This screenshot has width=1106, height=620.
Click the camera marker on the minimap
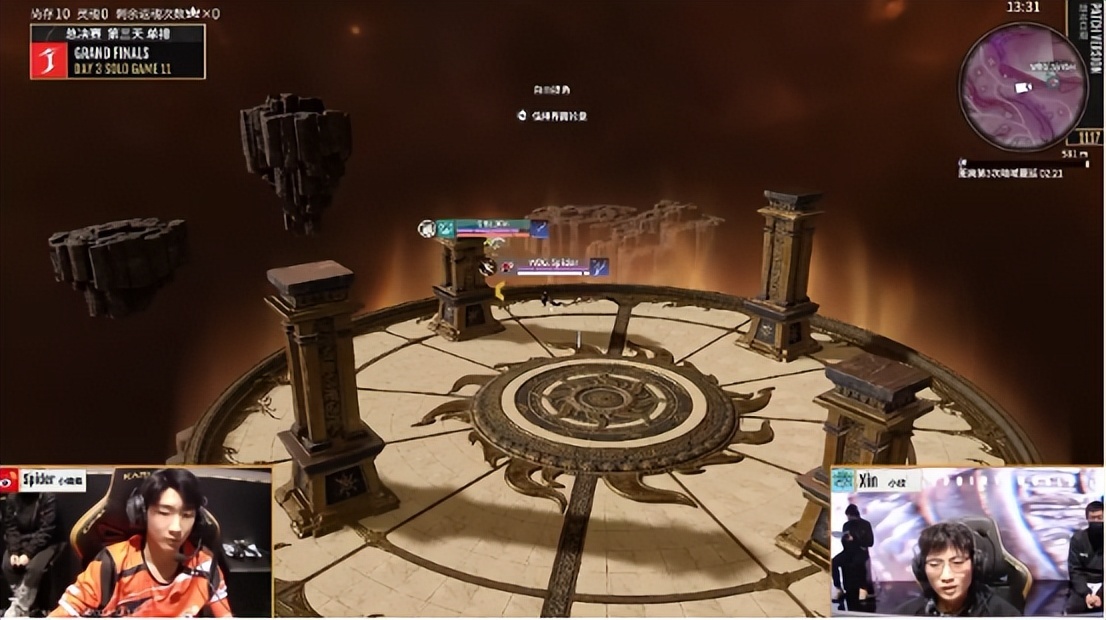1022,88
